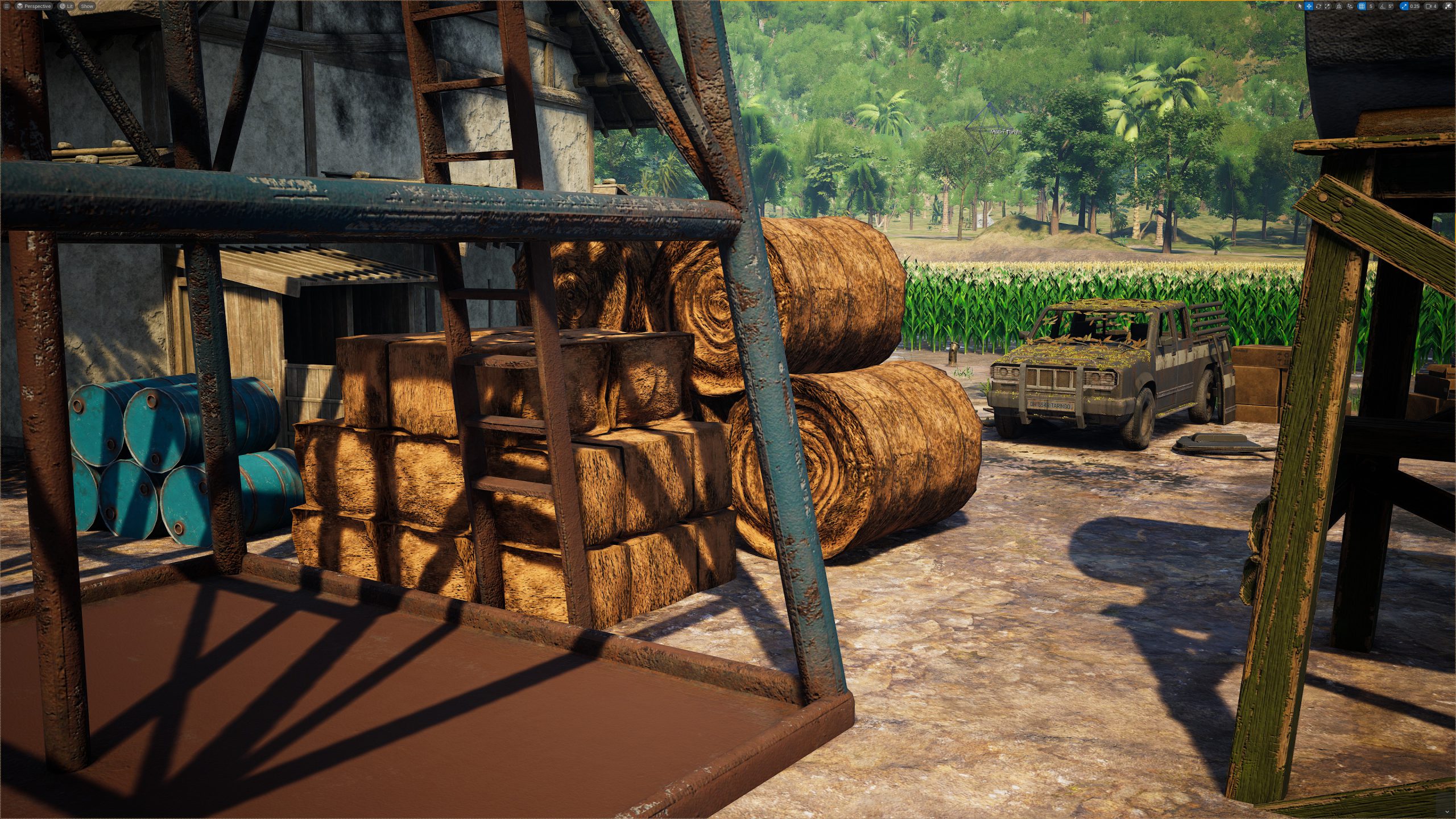Open the Lit view mode dropdown
The image size is (1456, 819).
click(67, 6)
